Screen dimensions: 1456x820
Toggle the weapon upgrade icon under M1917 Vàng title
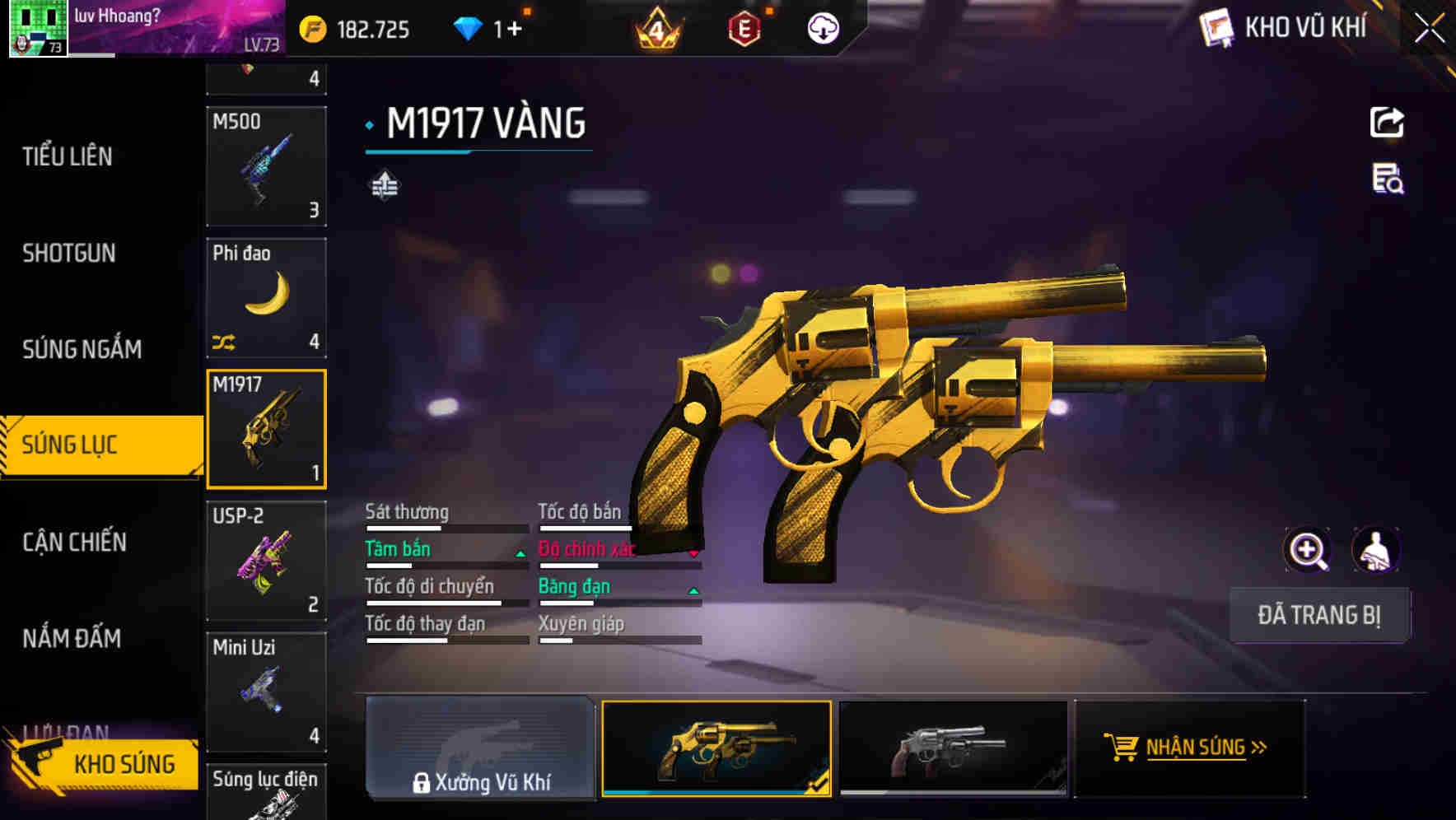click(384, 184)
